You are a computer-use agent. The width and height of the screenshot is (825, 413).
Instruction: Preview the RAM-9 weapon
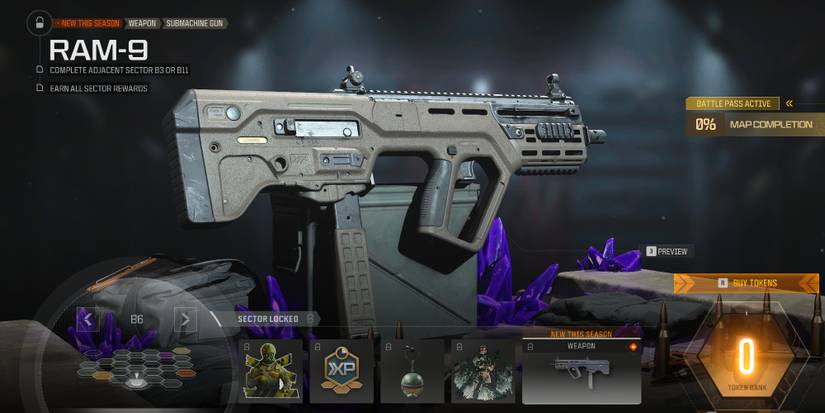(x=668, y=251)
